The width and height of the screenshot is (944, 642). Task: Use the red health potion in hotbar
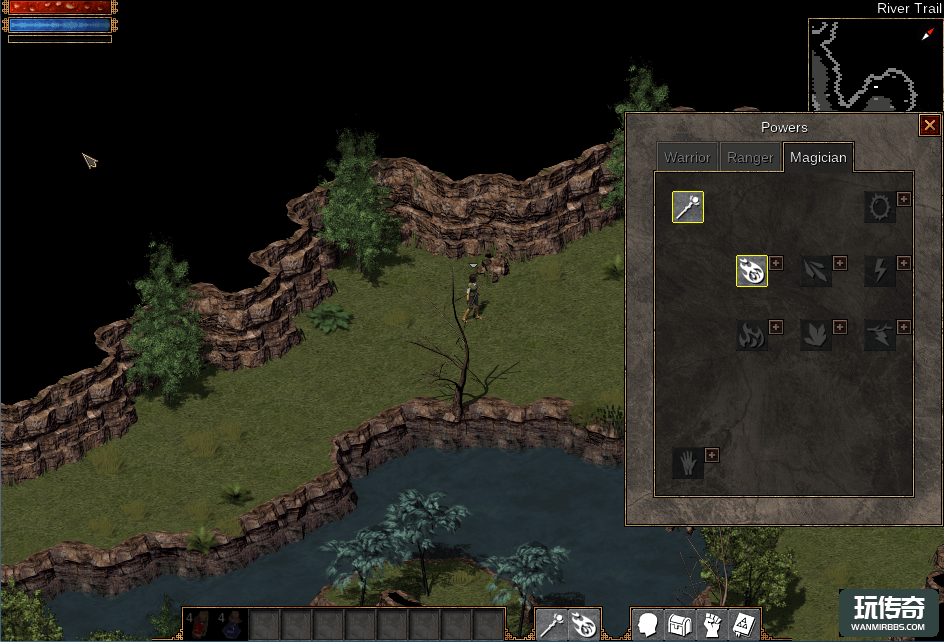click(200, 625)
